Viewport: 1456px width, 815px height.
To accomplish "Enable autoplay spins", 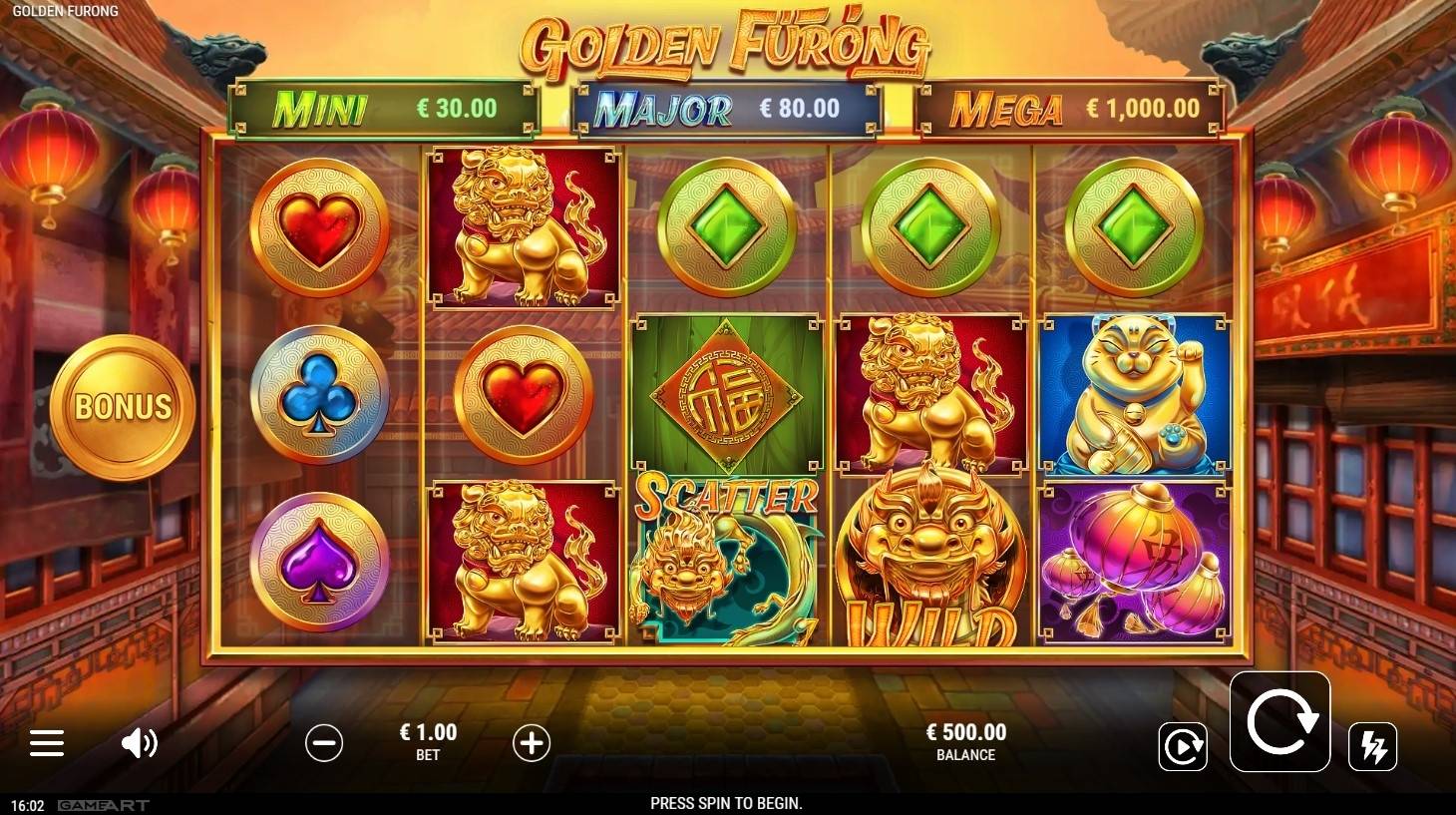I will (1184, 745).
